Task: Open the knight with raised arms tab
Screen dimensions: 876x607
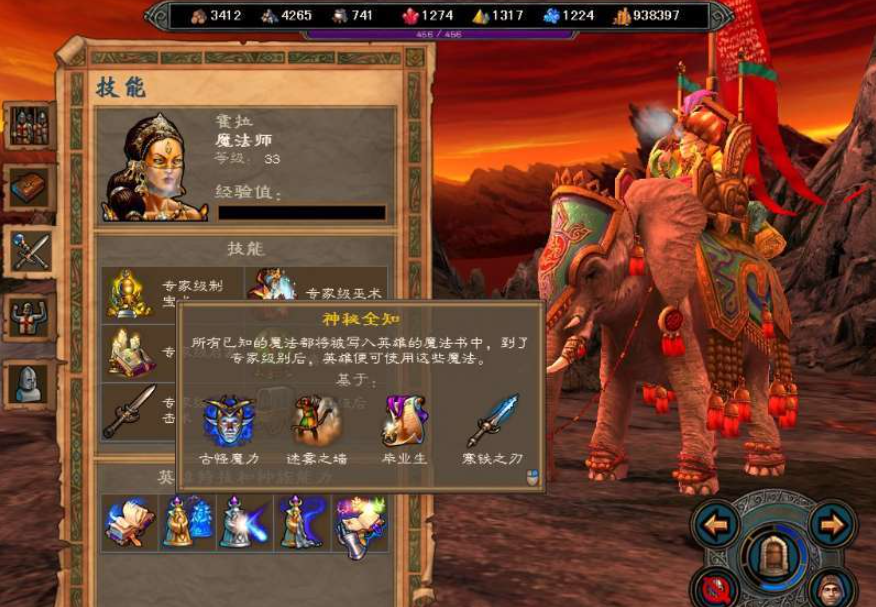Action: coord(29,317)
